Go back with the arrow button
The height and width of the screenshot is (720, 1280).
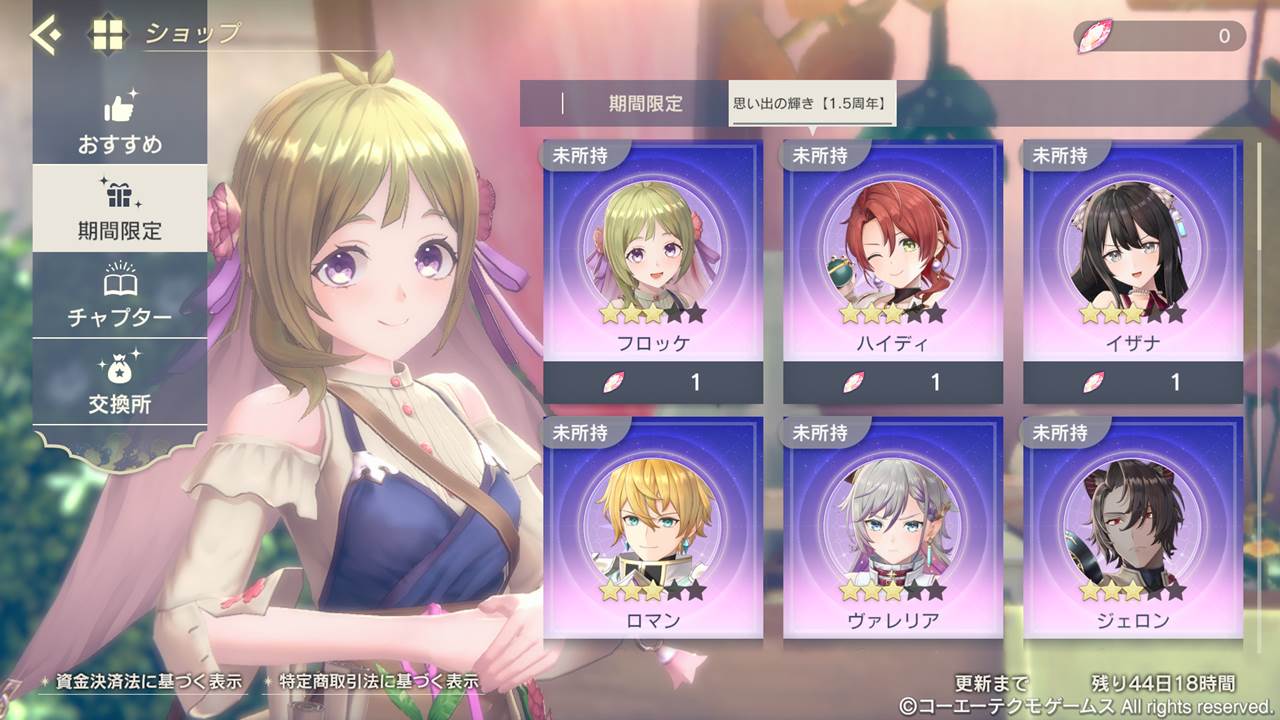click(x=45, y=36)
